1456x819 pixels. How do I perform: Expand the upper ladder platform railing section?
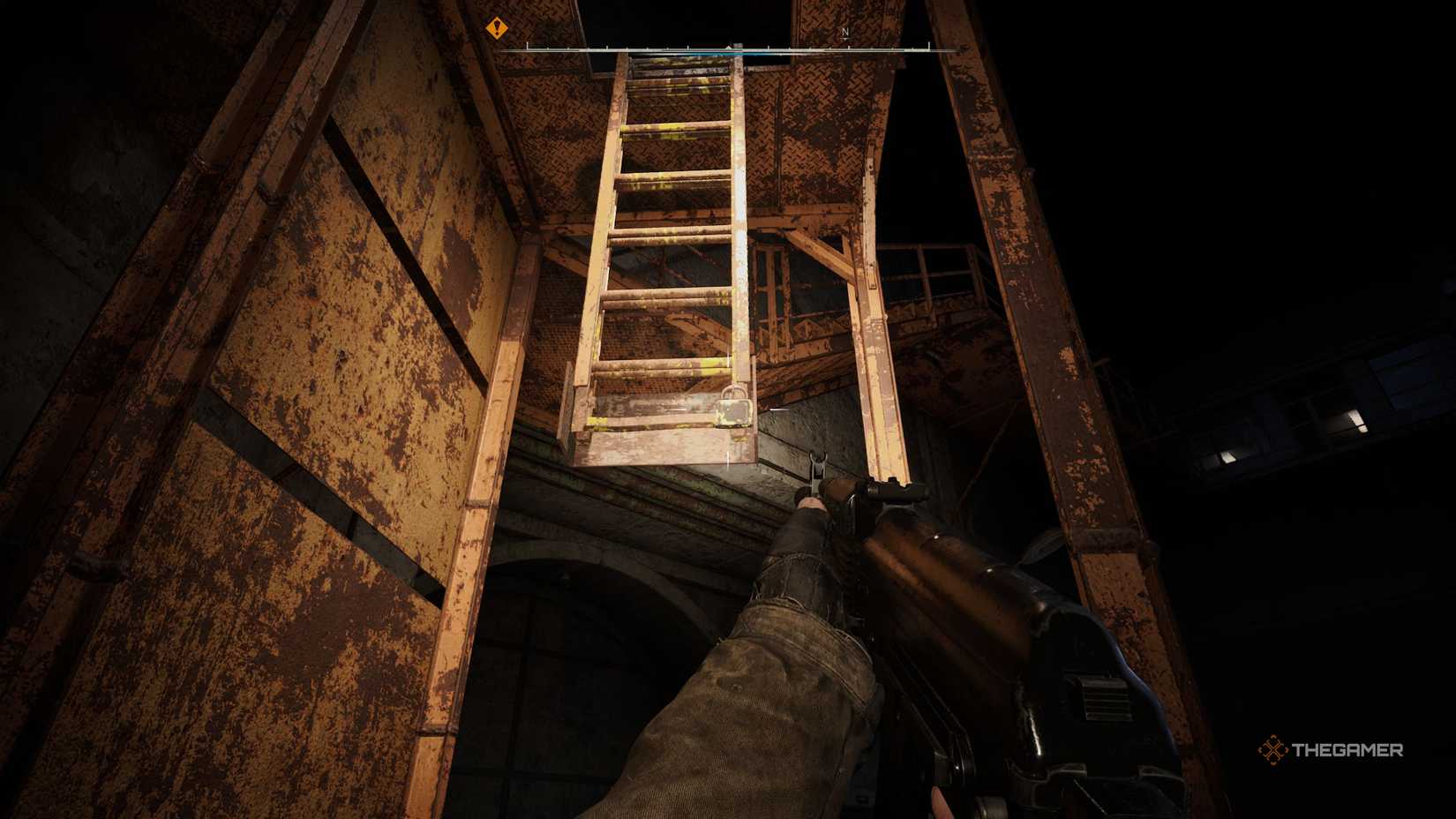(935, 265)
